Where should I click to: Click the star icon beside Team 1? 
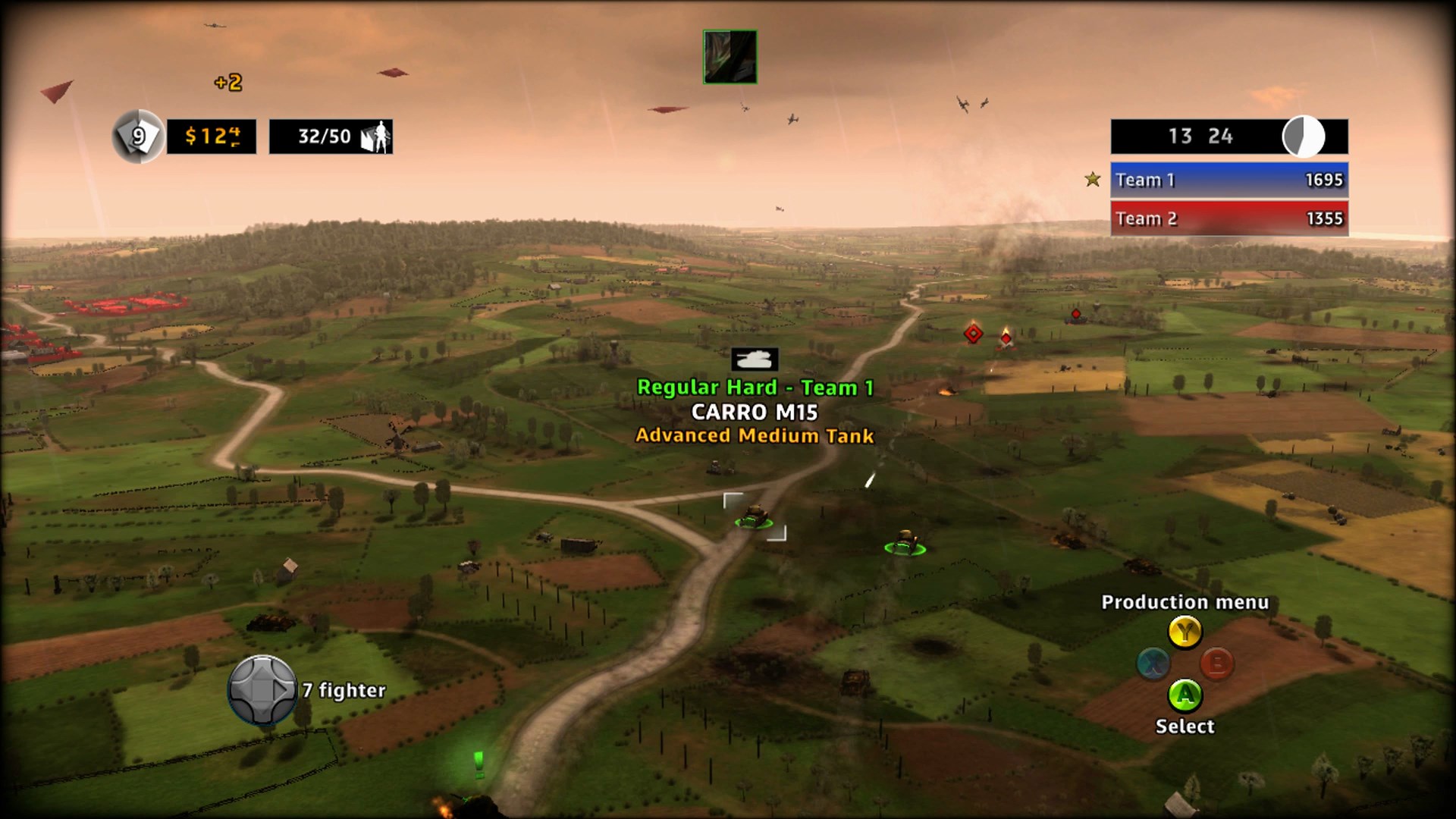coord(1090,180)
